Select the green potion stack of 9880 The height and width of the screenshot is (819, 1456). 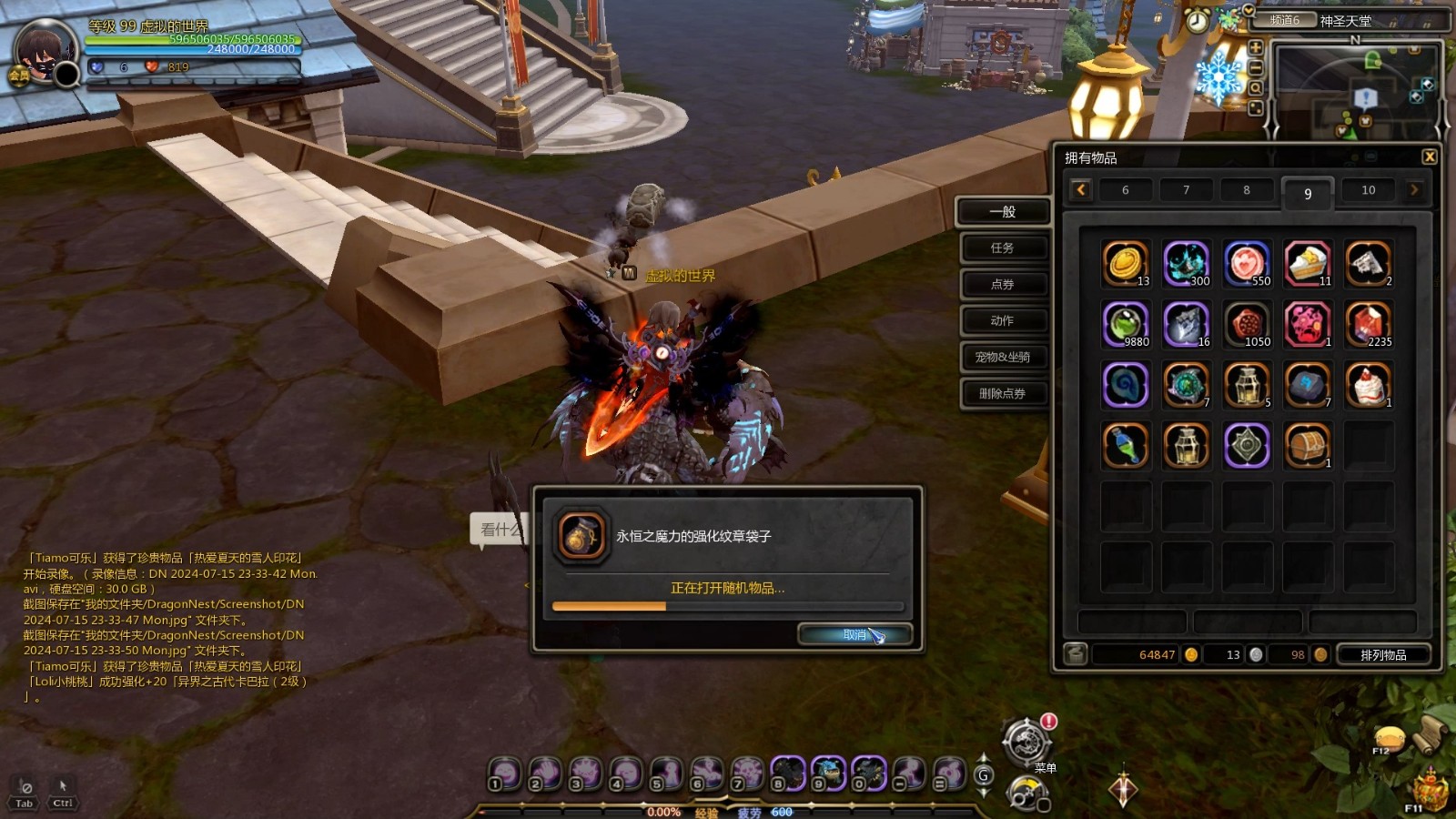(x=1126, y=324)
